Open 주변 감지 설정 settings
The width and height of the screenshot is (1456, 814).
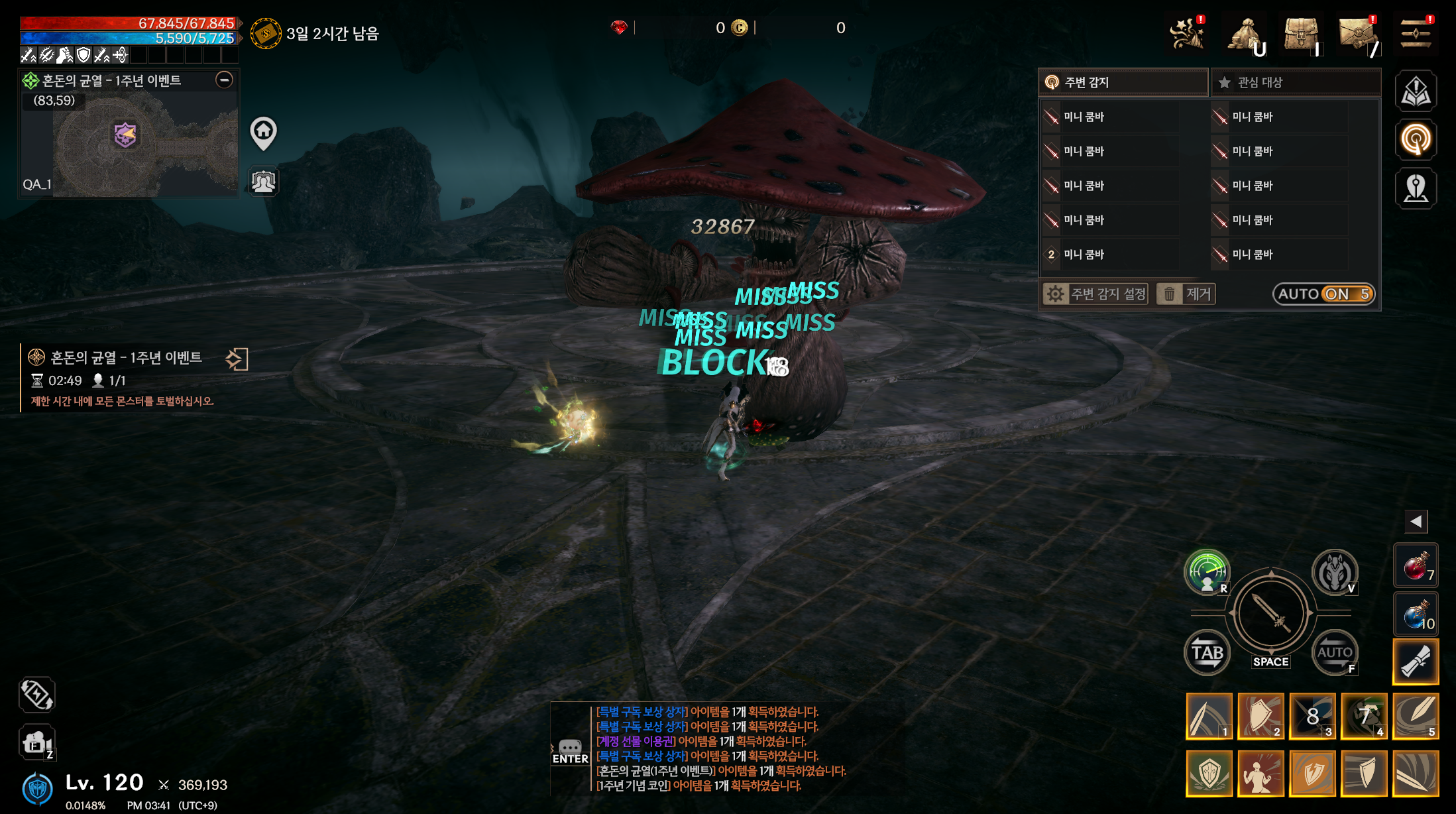point(1095,294)
